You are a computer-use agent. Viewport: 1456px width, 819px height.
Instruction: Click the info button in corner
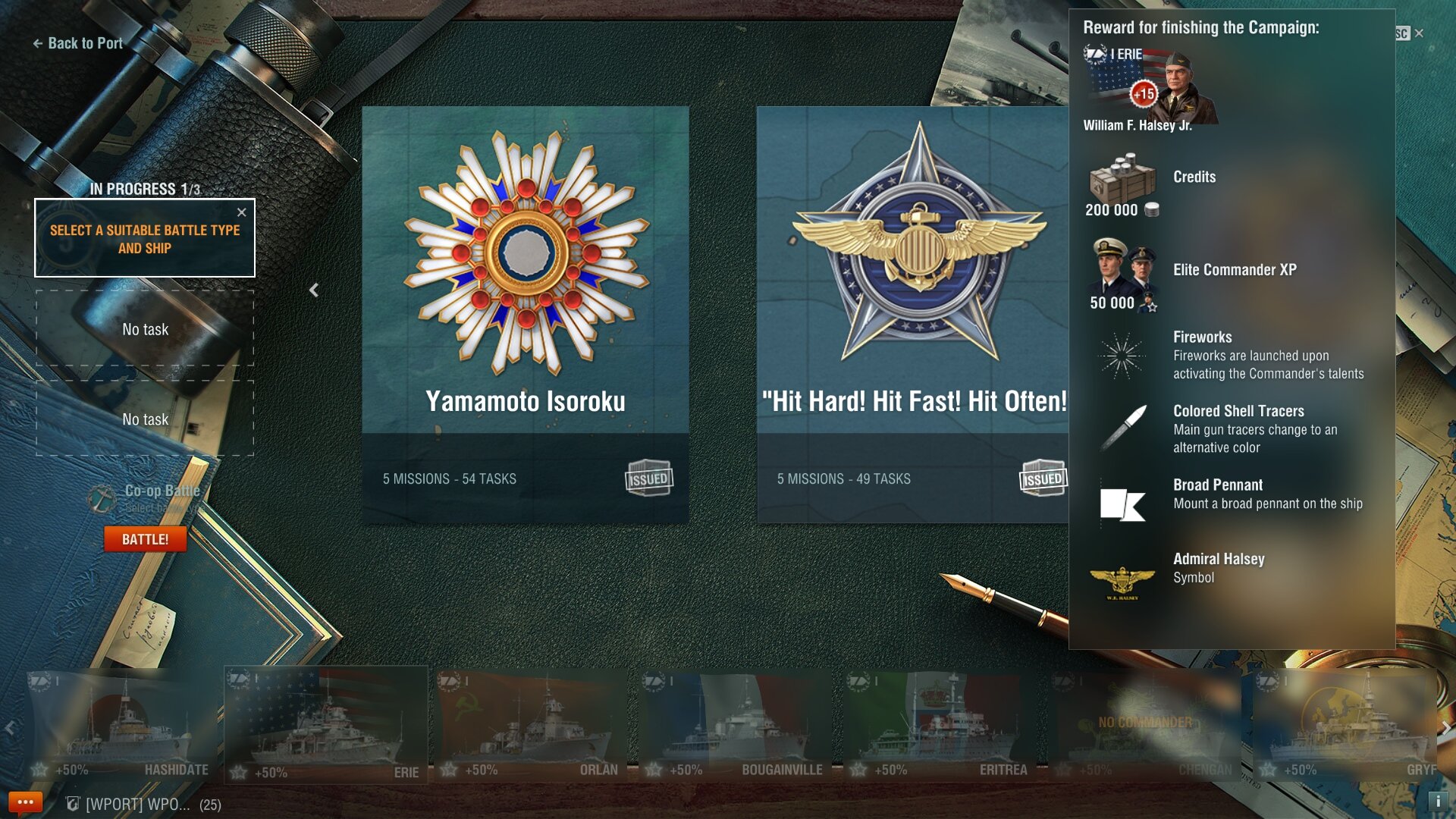coord(1438,801)
